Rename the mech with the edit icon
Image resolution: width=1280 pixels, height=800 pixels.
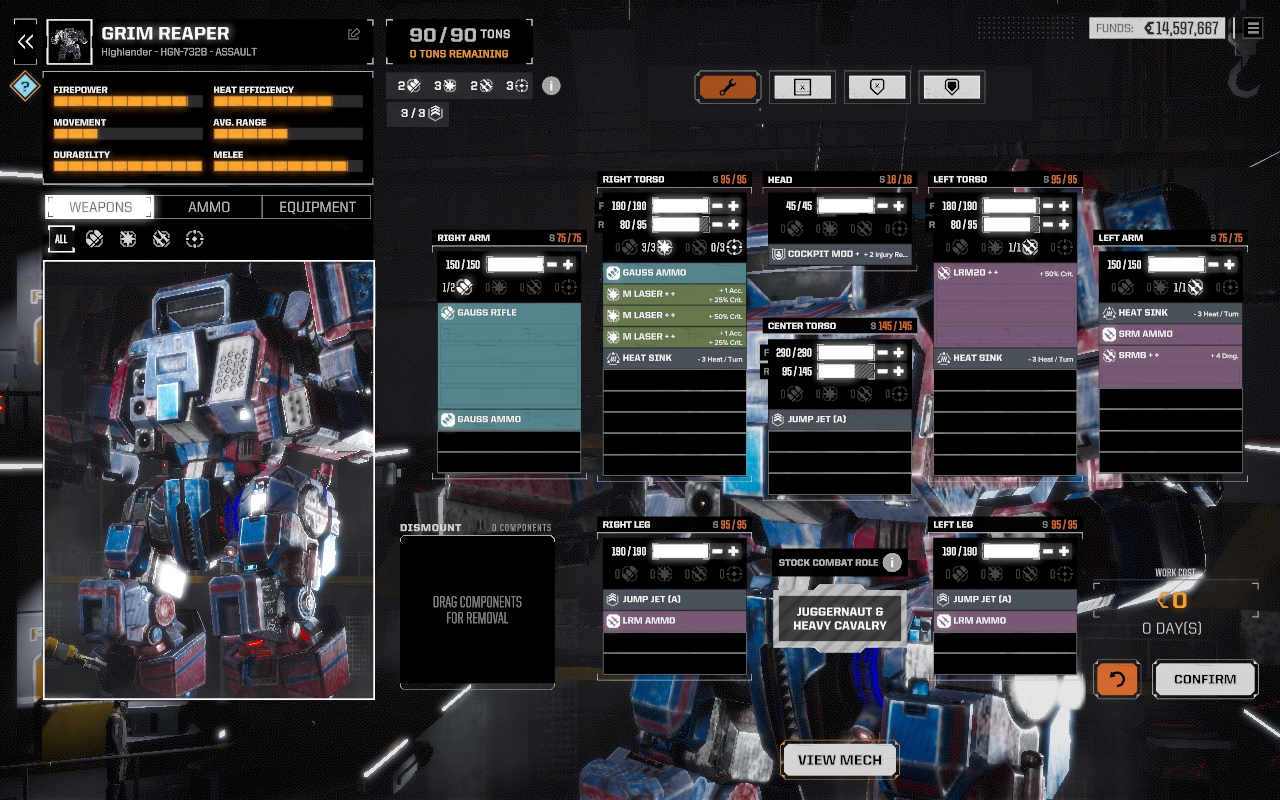pyautogui.click(x=354, y=34)
